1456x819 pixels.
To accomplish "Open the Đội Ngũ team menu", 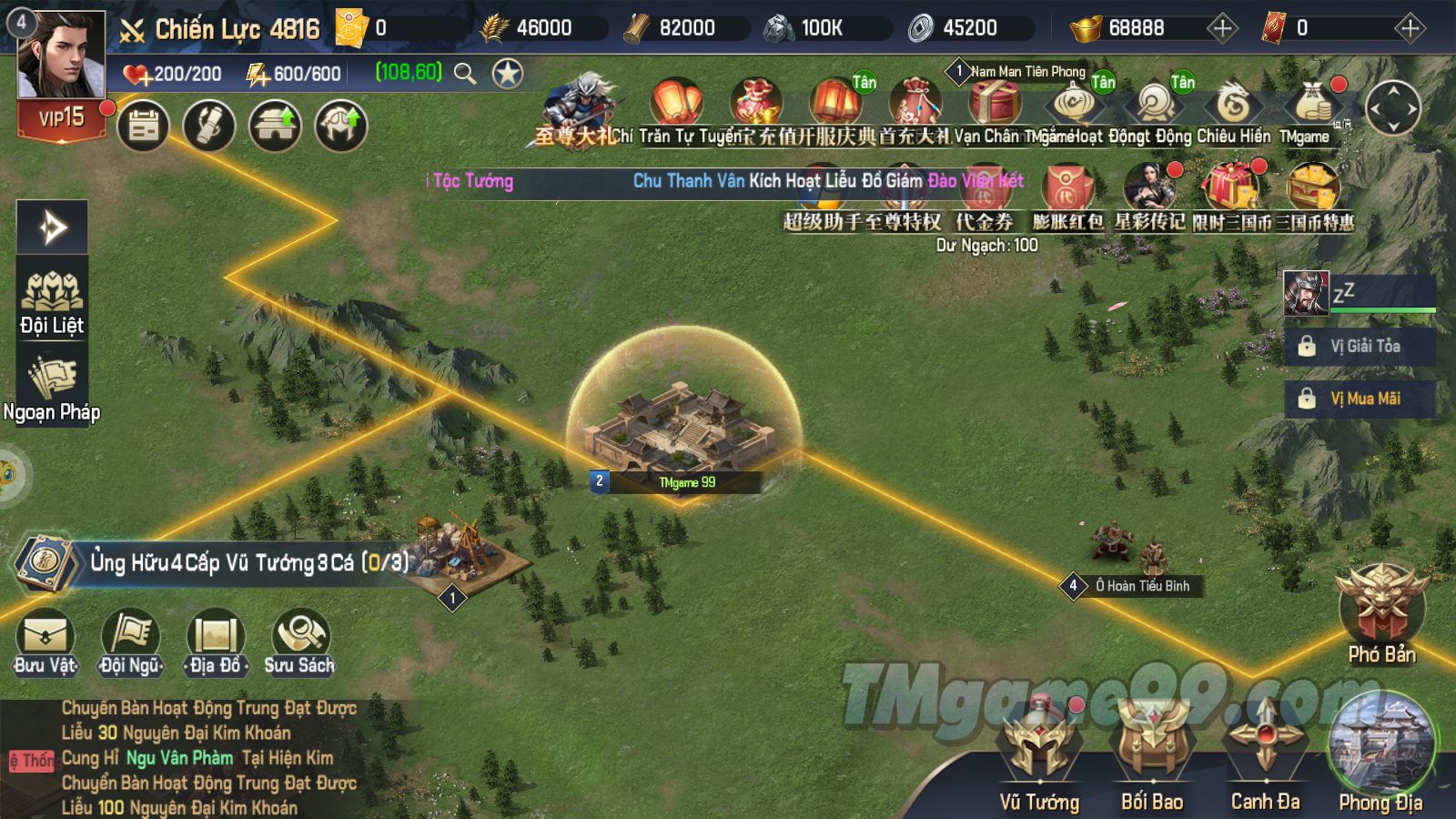I will (x=131, y=642).
